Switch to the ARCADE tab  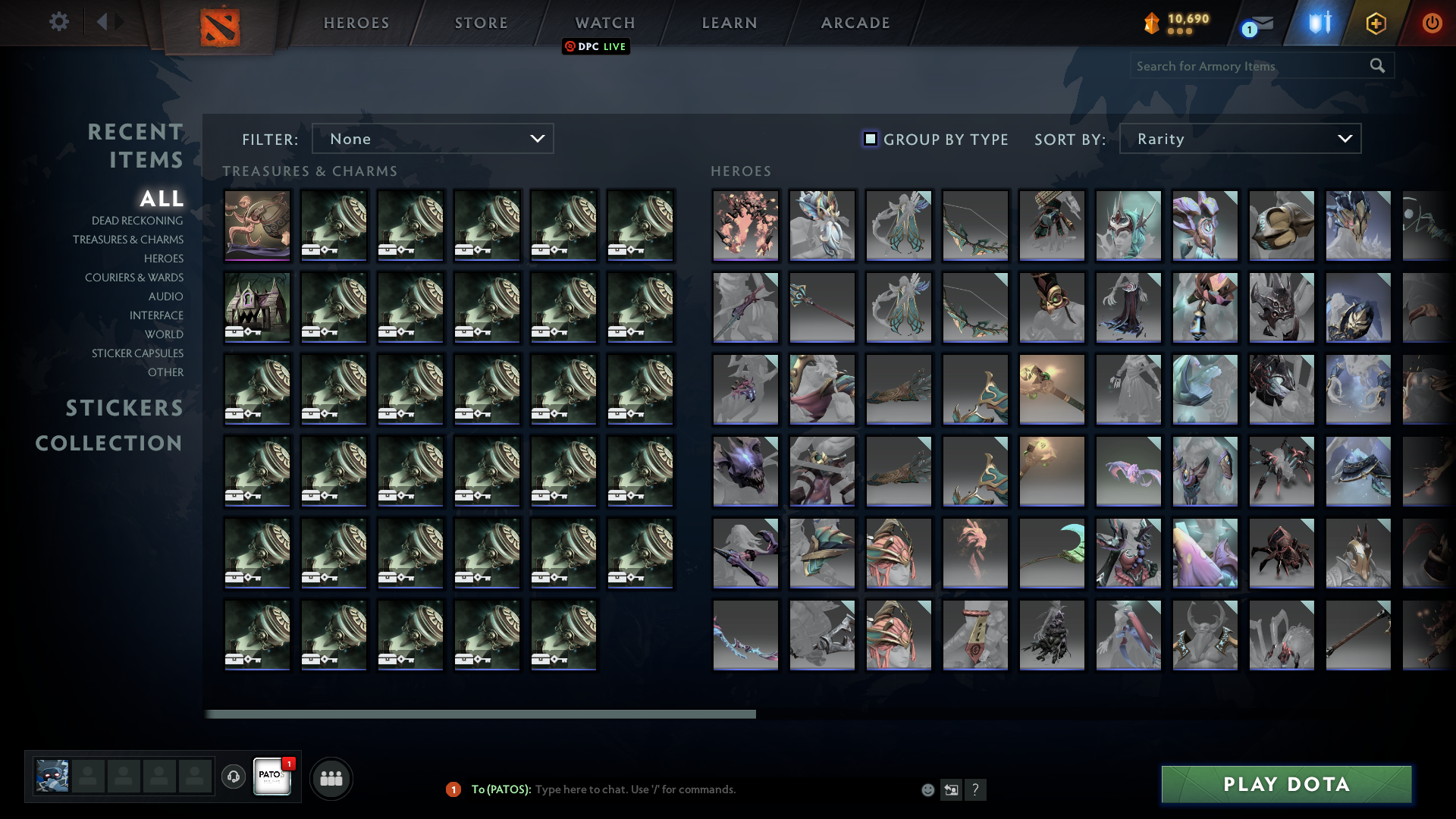[855, 23]
